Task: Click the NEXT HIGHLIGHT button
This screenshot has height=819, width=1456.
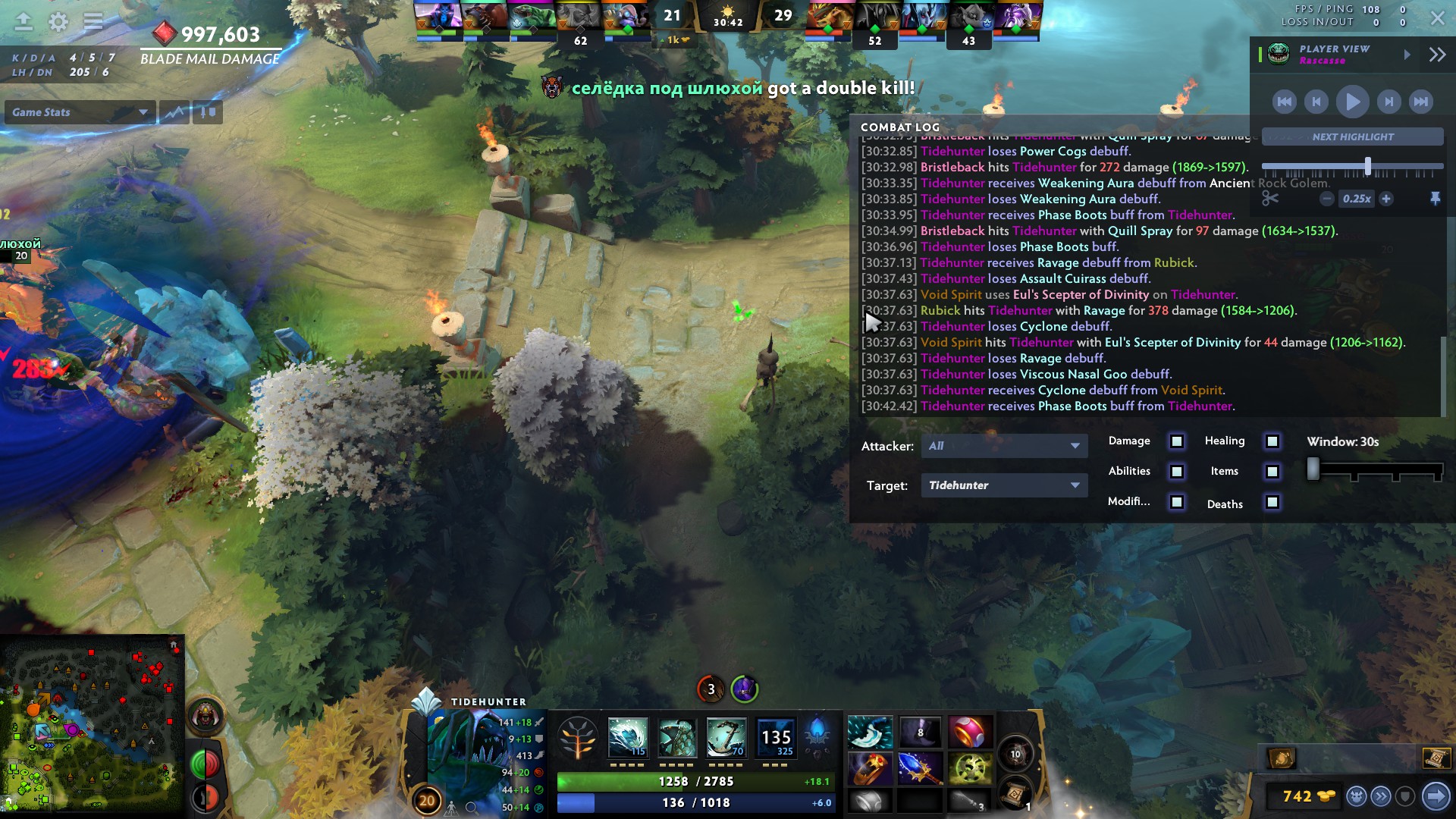Action: 1351,136
